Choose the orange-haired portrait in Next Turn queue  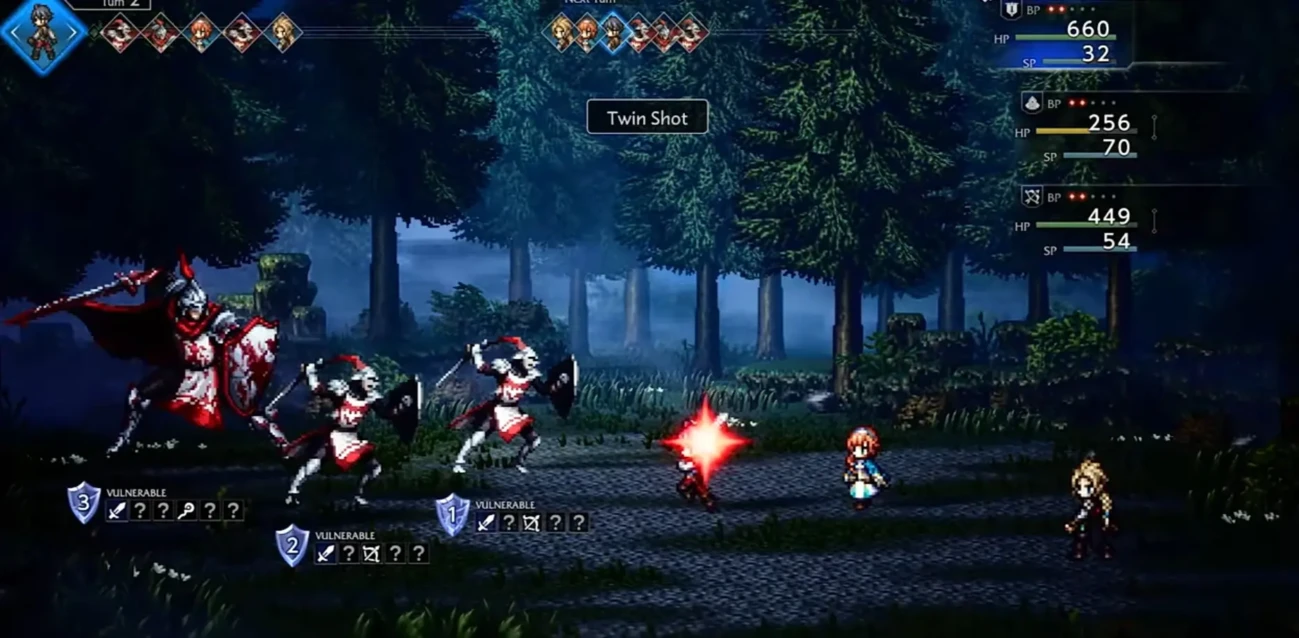pyautogui.click(x=587, y=33)
